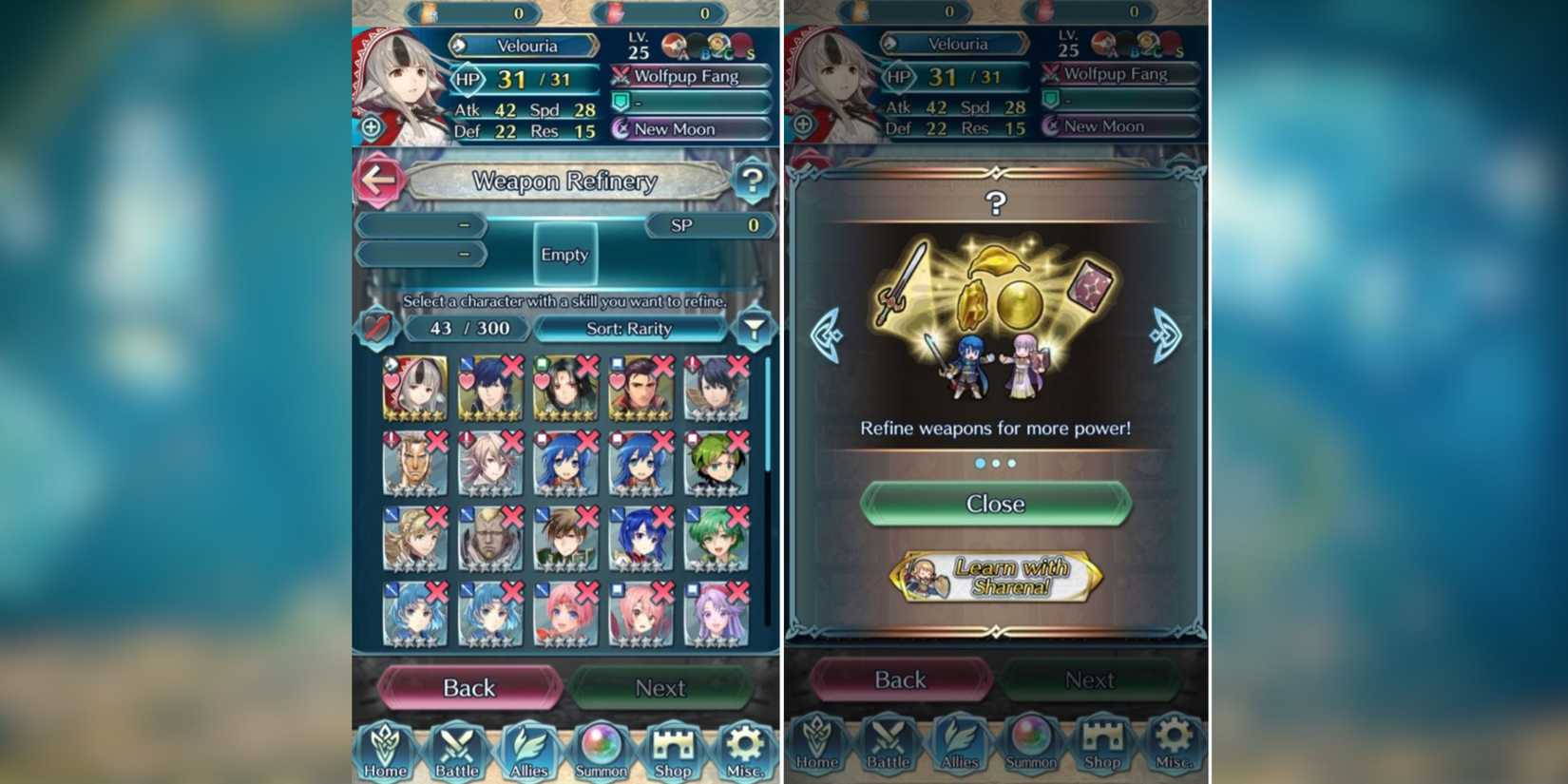The image size is (1568, 784).
Task: Tap the back arrow in Weapon Refinery
Action: click(378, 180)
